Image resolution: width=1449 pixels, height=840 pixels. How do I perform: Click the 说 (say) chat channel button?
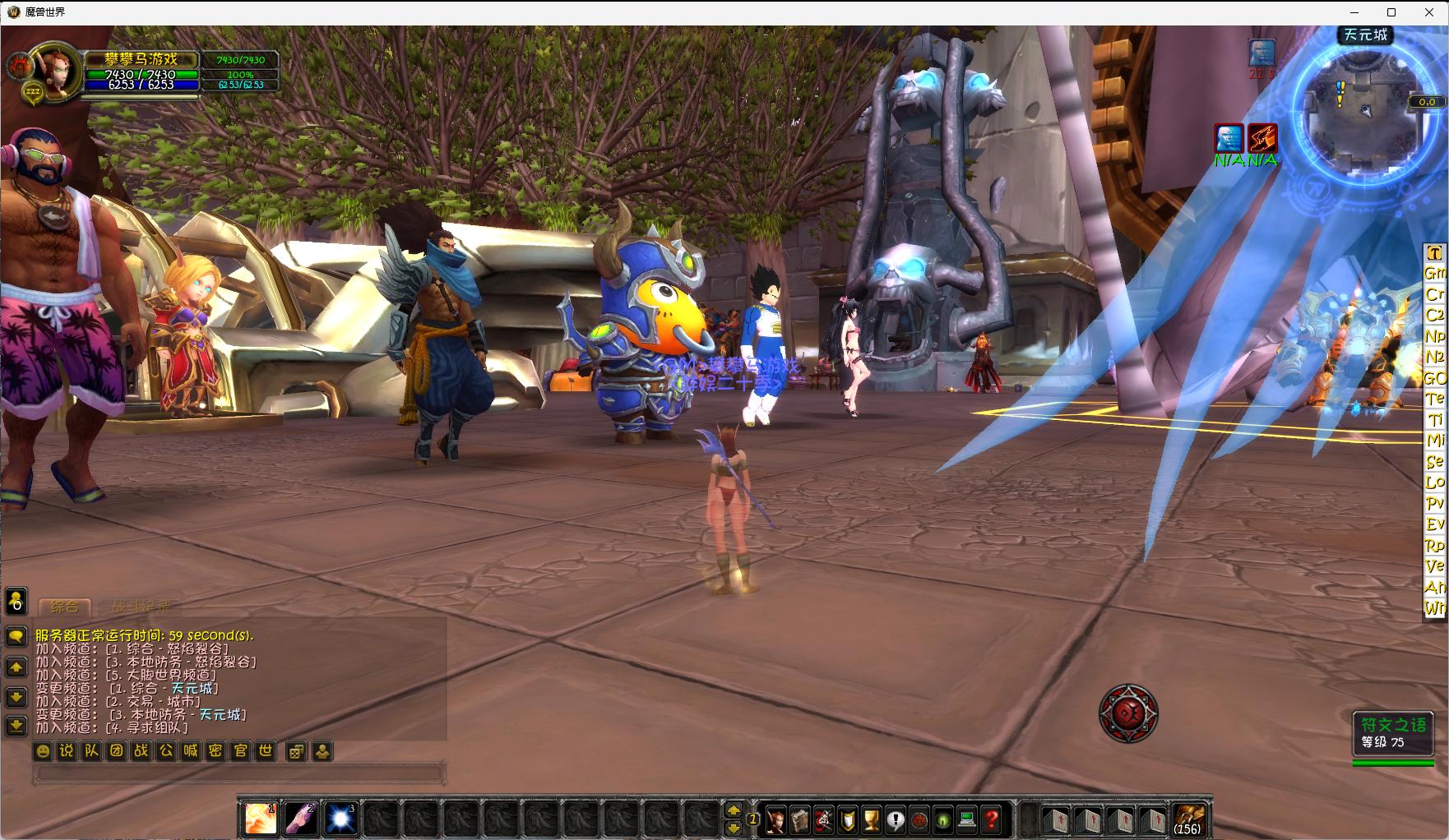point(67,750)
